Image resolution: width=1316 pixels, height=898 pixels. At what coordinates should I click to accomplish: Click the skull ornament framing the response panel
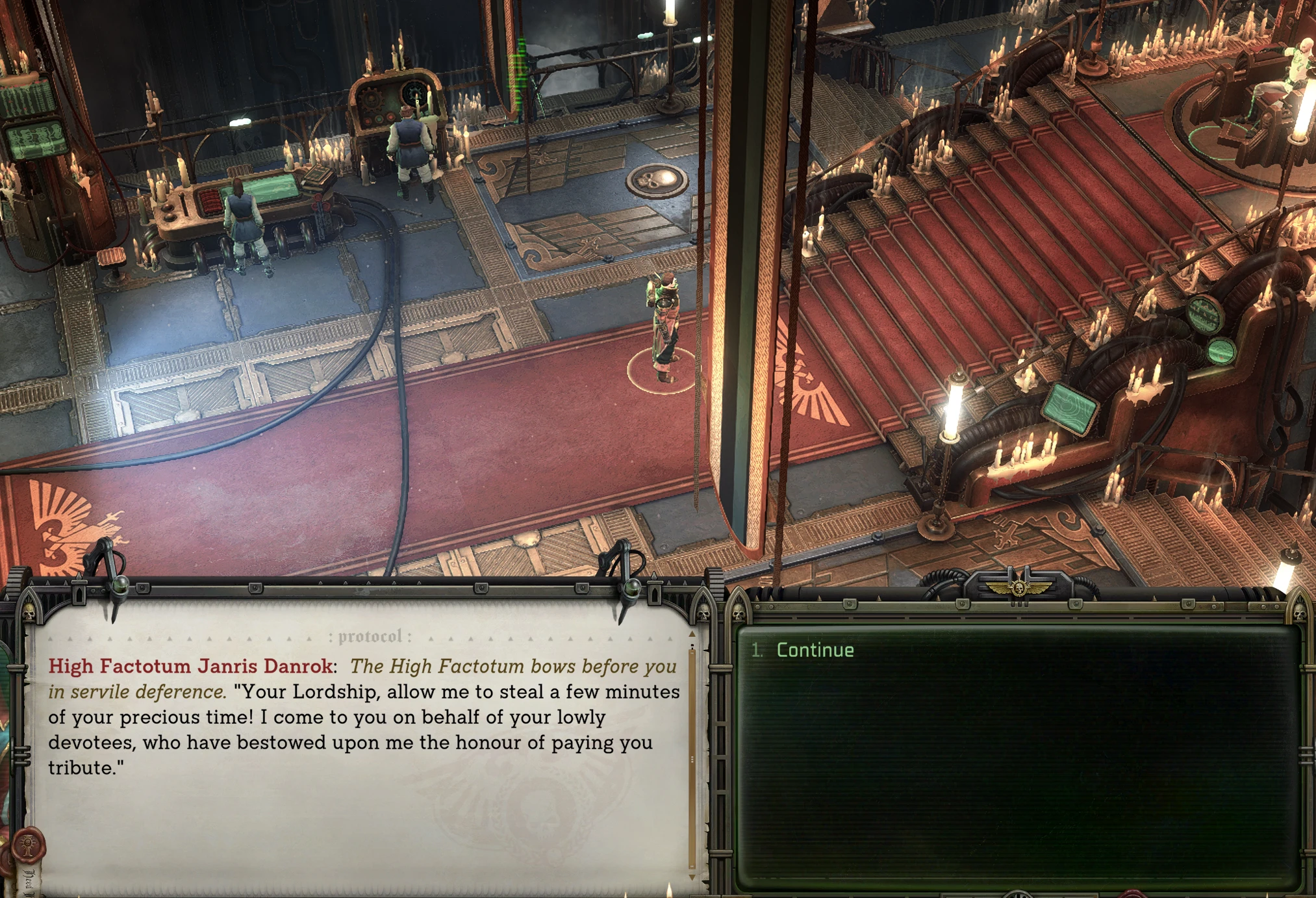coord(739,612)
